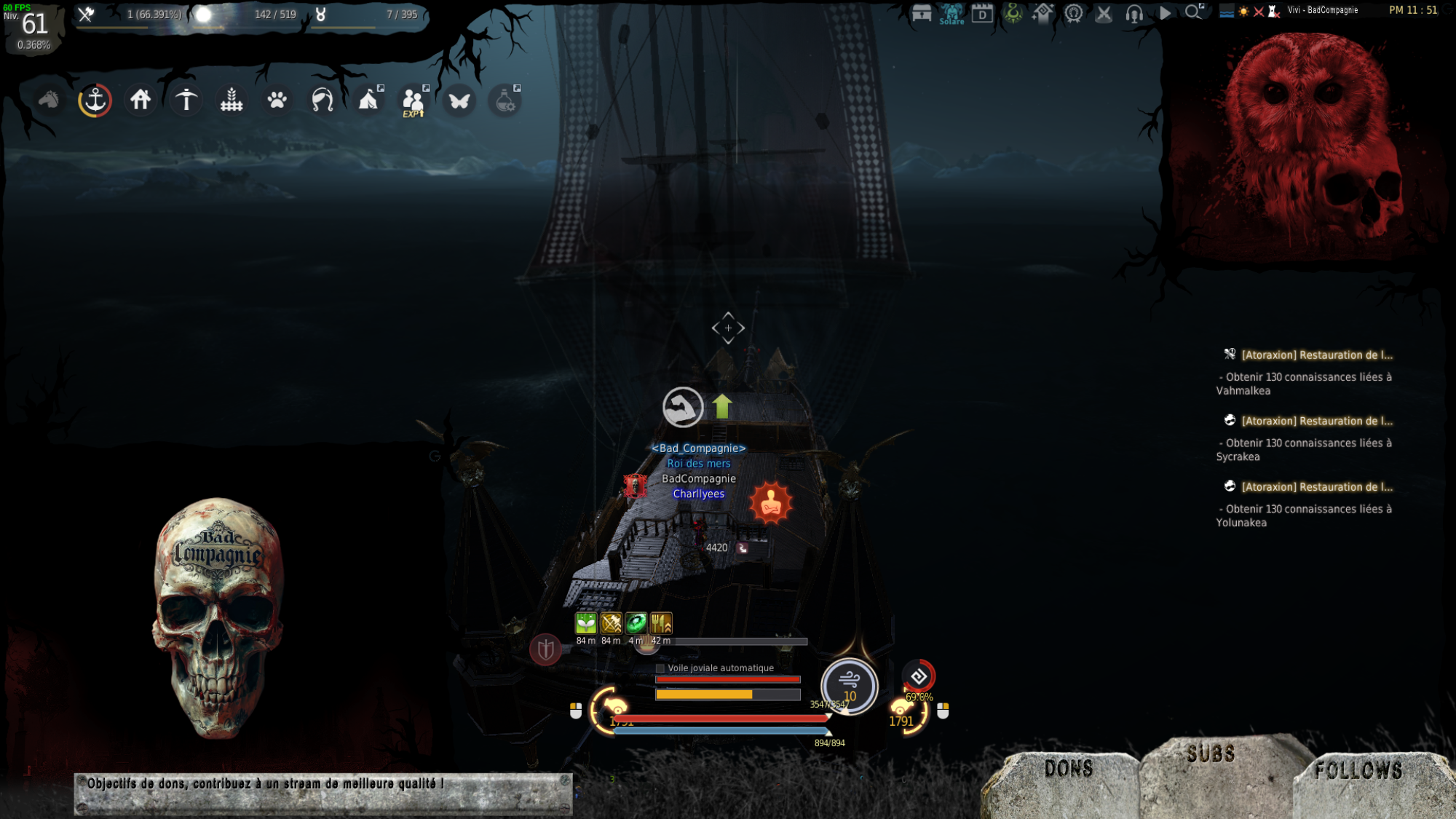Open the calendar D icon
The width and height of the screenshot is (1456, 819).
(982, 13)
